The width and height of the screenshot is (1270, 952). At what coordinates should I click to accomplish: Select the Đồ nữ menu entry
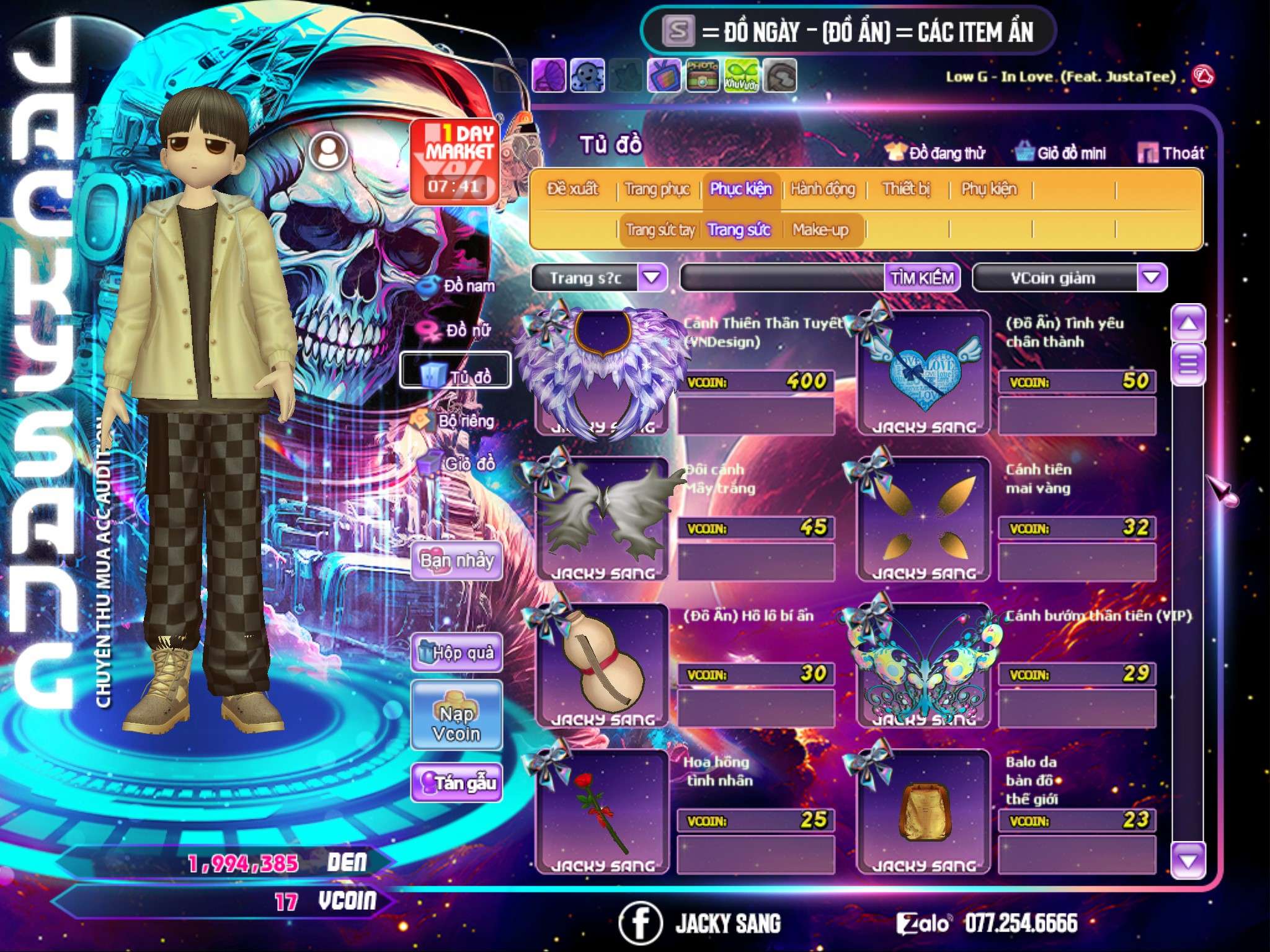458,330
